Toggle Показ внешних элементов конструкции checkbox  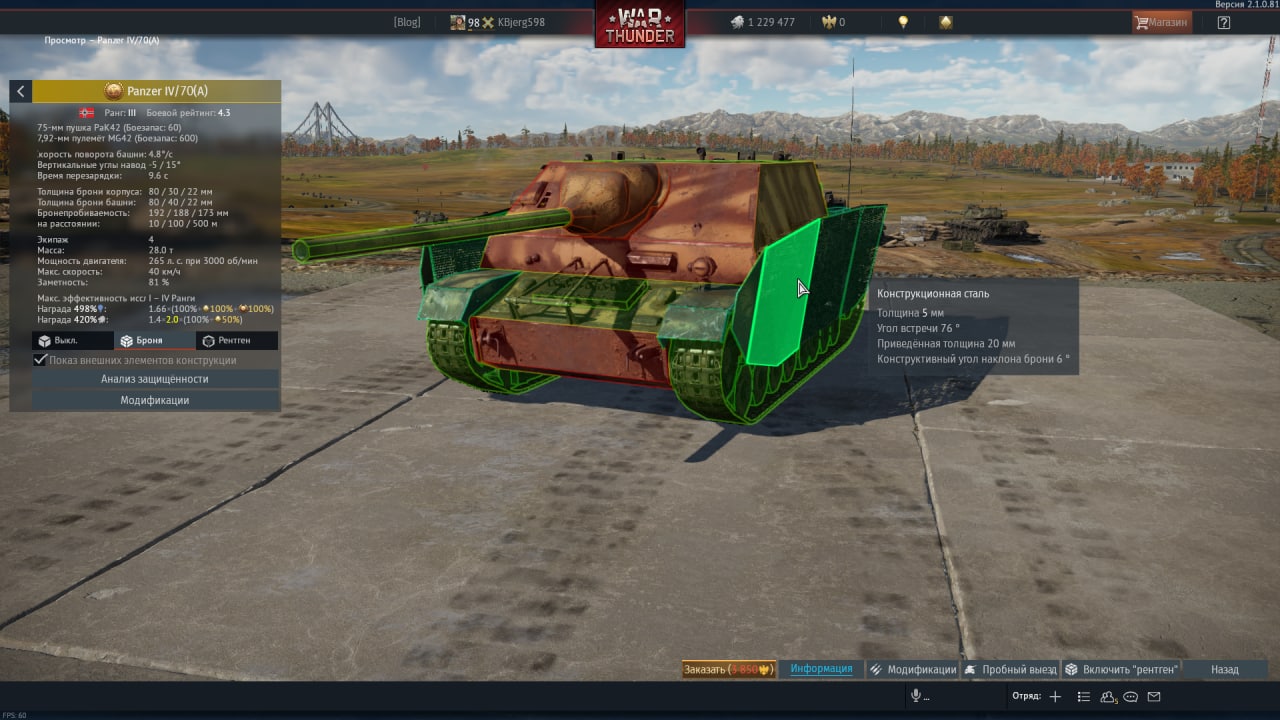(41, 360)
